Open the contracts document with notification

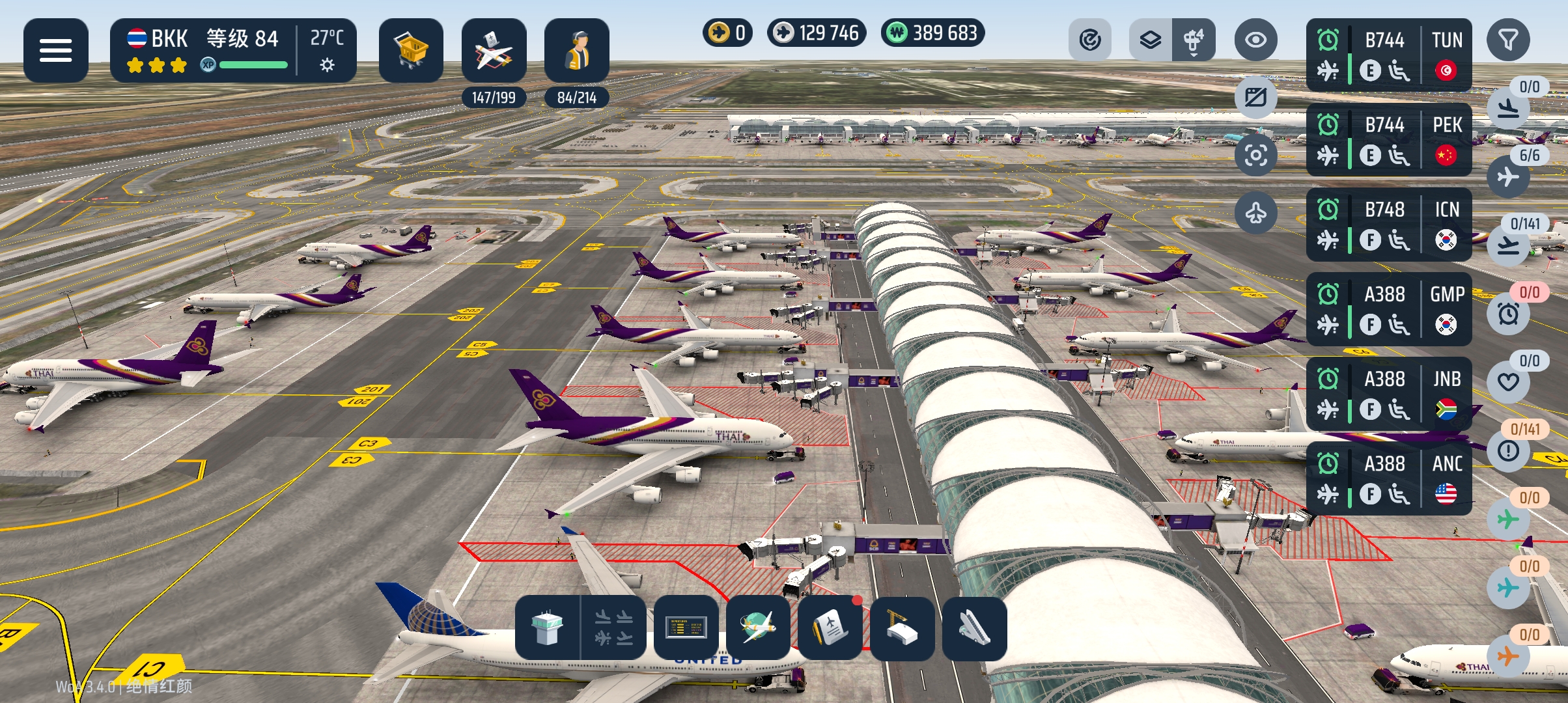point(830,627)
